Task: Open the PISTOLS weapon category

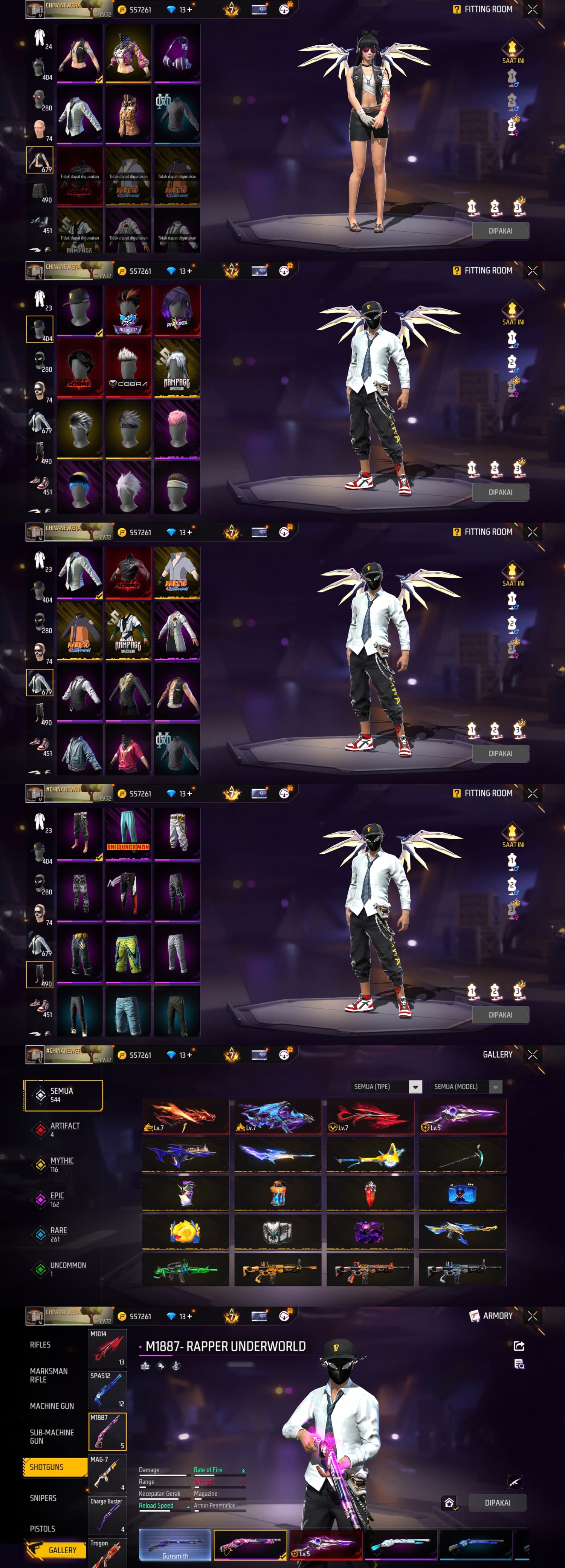Action: click(43, 1528)
